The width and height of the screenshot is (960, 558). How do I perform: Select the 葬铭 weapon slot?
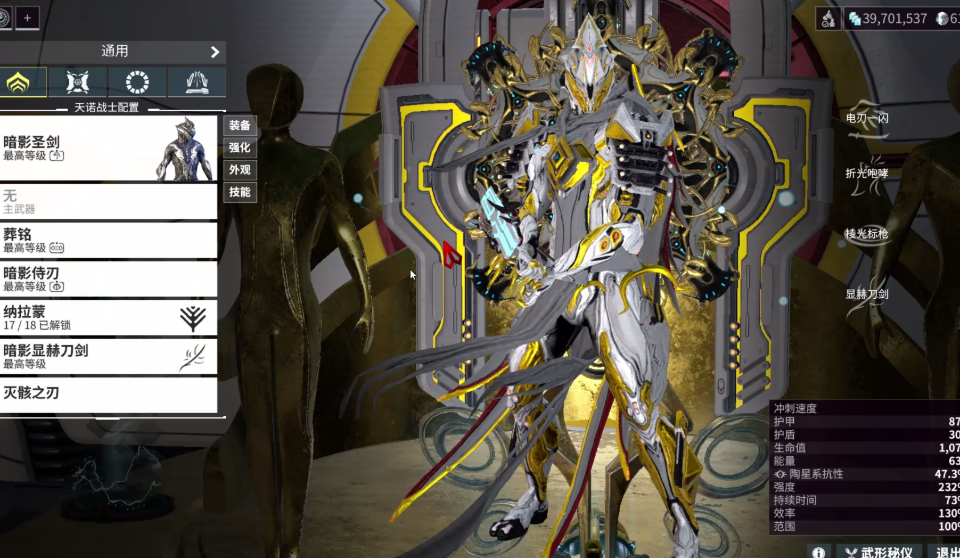coord(108,240)
